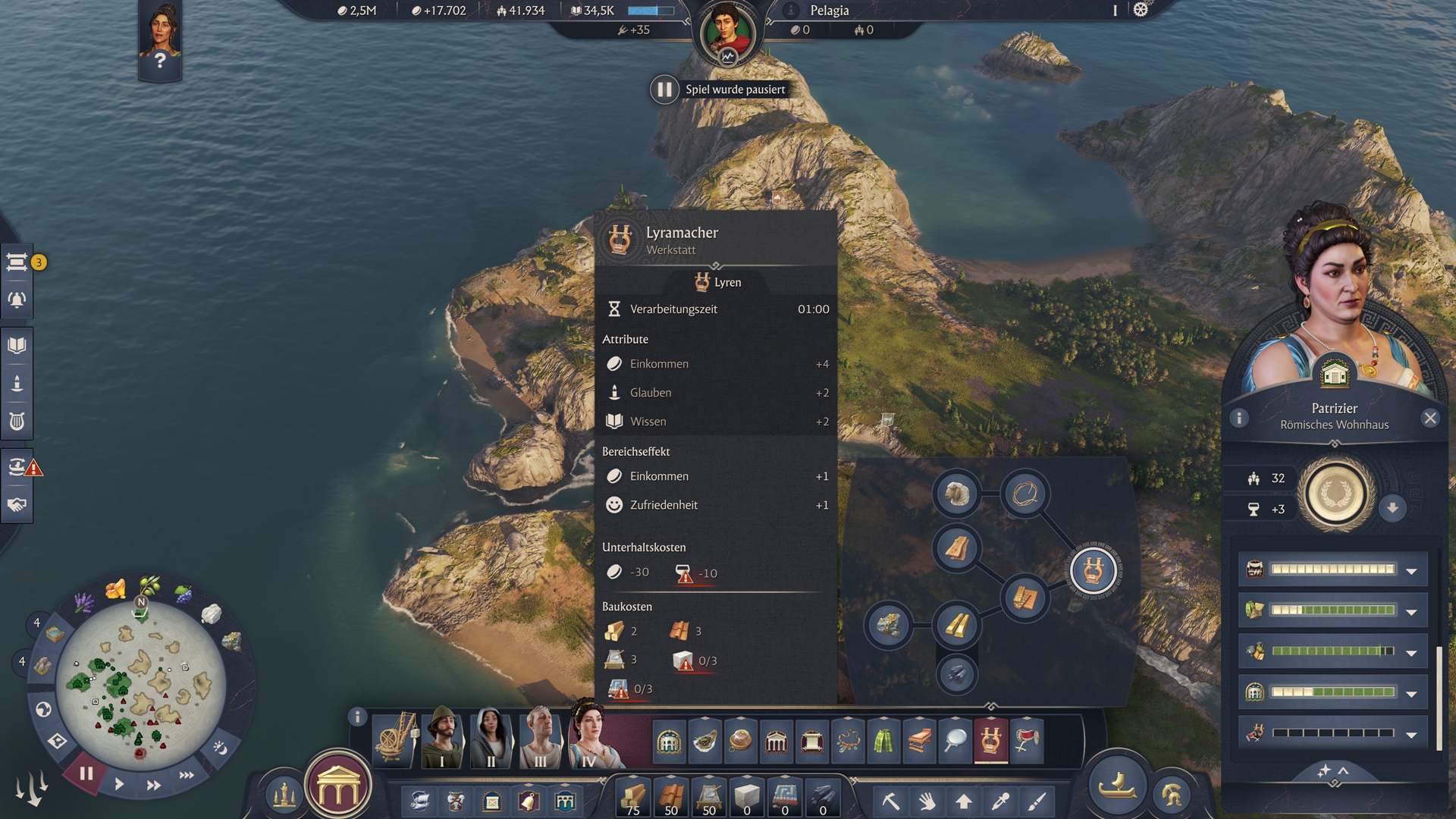The image size is (1456, 819).
Task: Expand the first needs category dropdown
Action: (1411, 571)
